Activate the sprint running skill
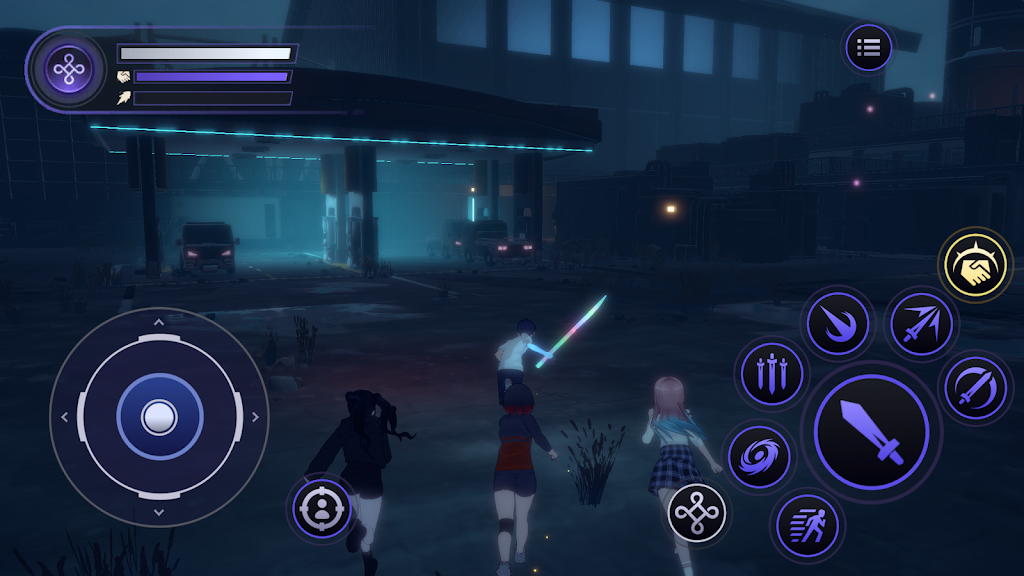The image size is (1024, 576). click(x=807, y=524)
